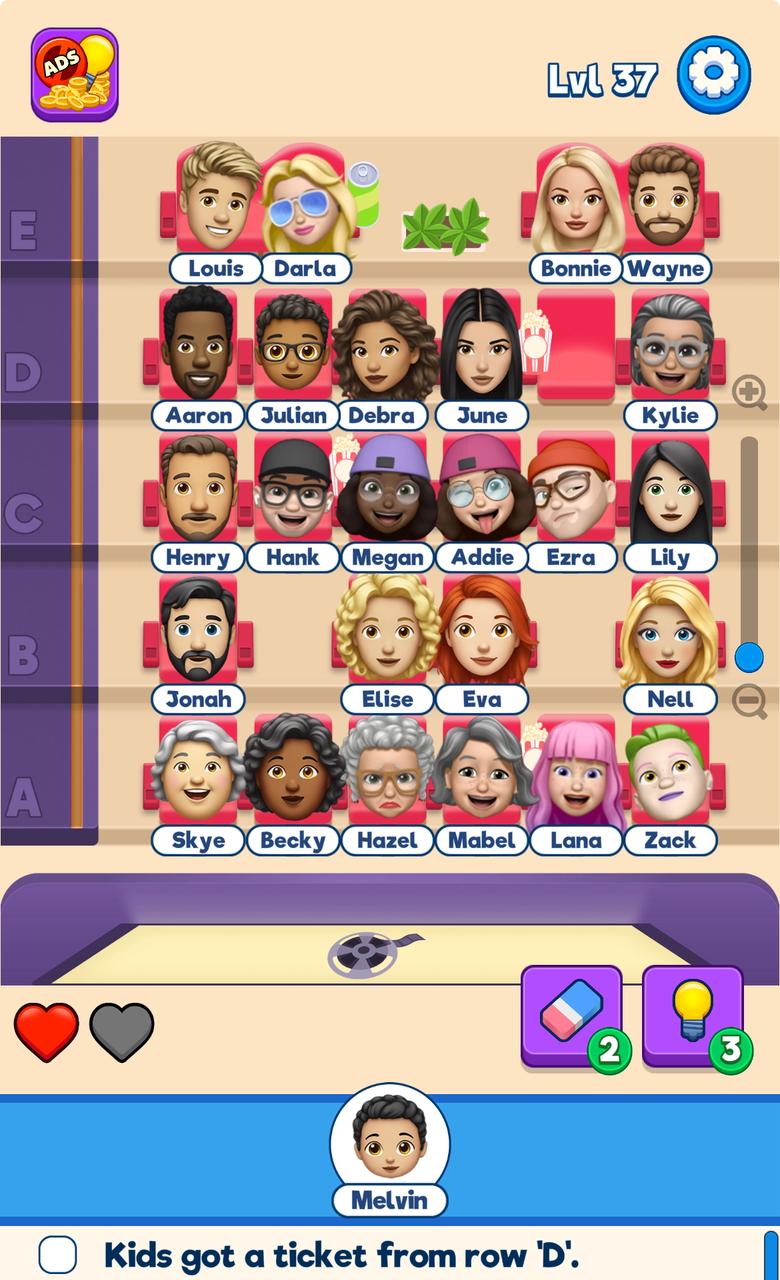Select Megan with the purple cap
The image size is (780, 1280).
387,490
